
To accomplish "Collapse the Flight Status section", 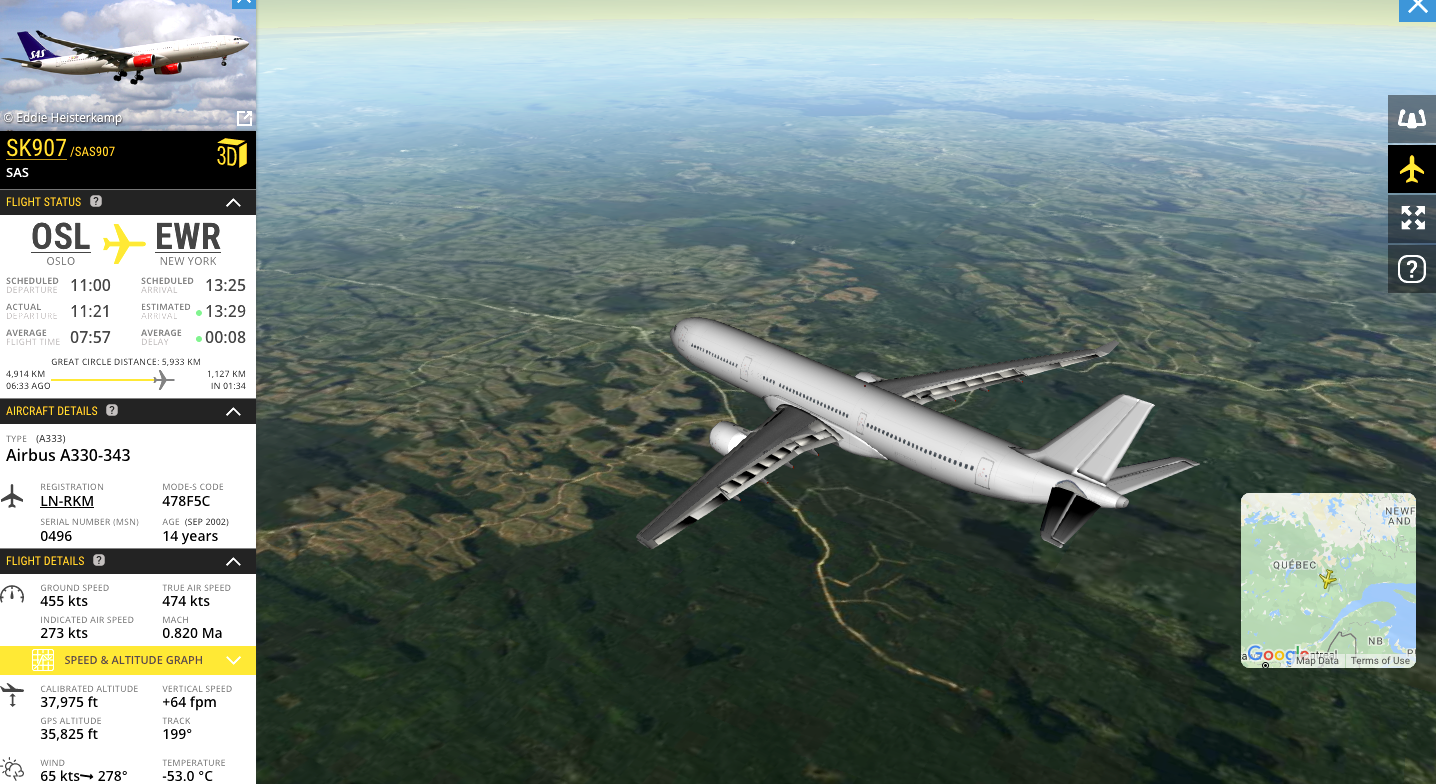I will (x=233, y=203).
